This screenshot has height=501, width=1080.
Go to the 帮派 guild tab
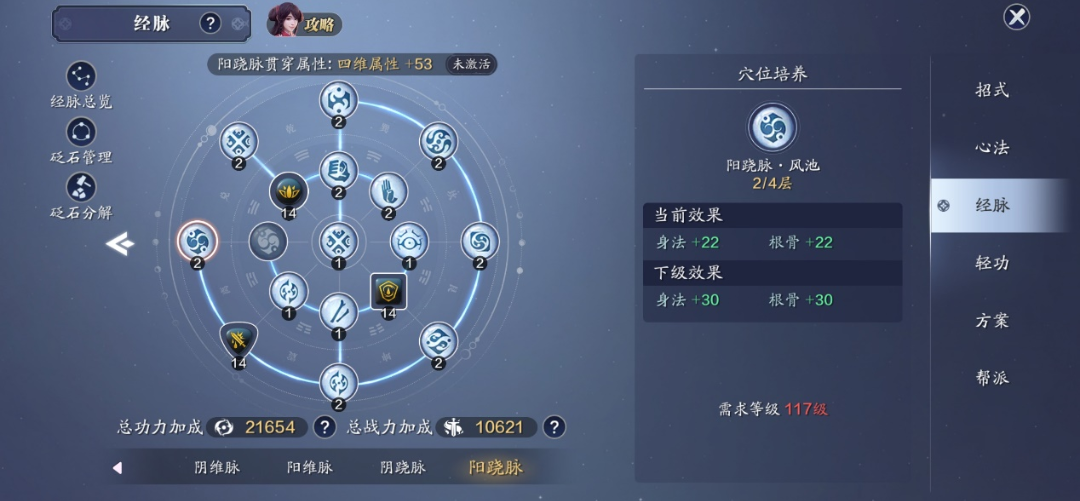click(x=992, y=378)
